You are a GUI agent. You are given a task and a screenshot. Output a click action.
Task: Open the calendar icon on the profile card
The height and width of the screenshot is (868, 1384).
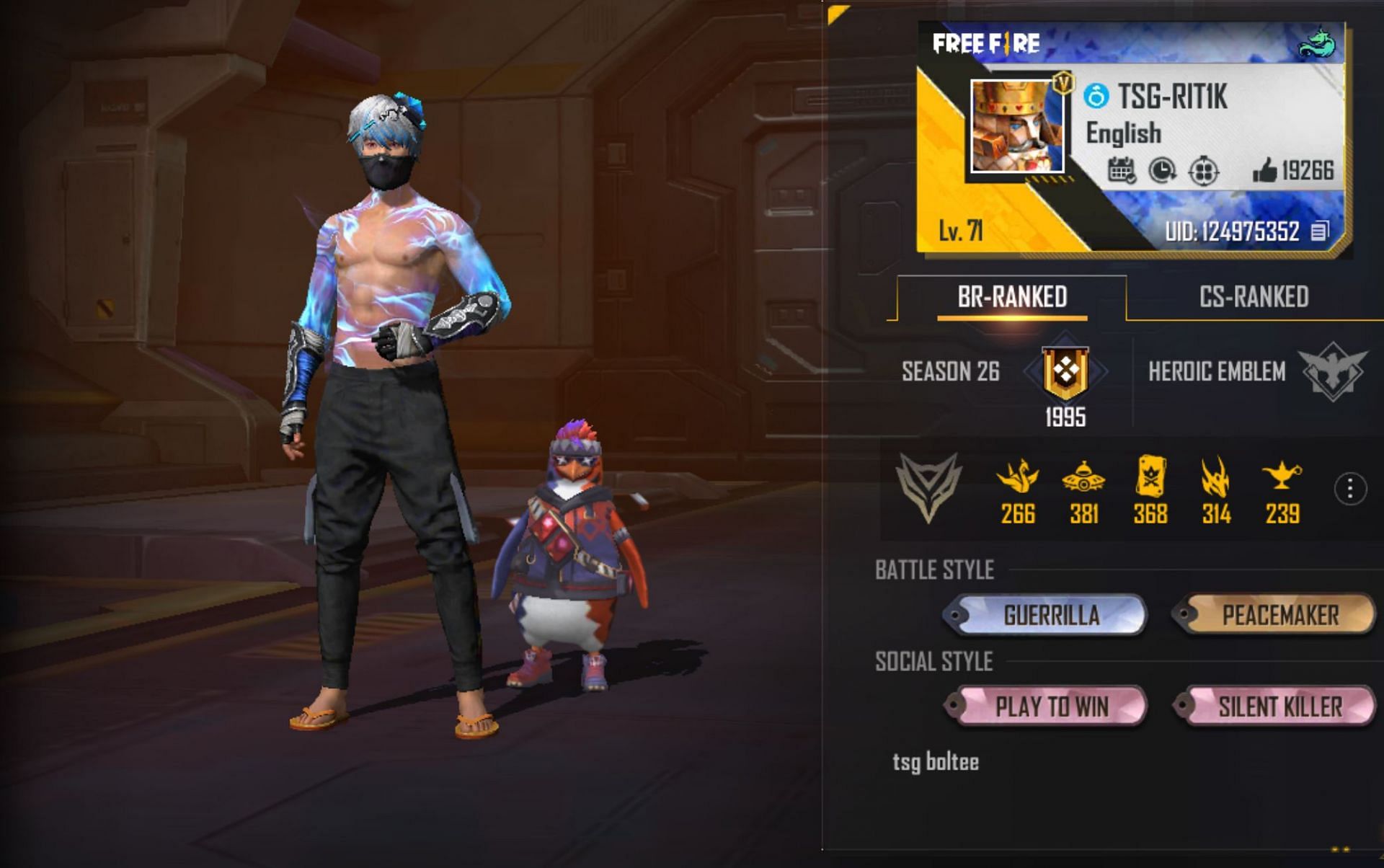click(1121, 171)
